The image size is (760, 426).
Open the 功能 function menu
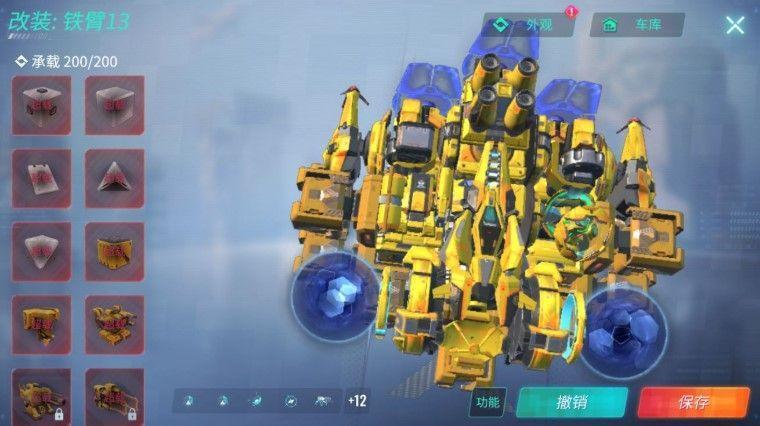(487, 402)
